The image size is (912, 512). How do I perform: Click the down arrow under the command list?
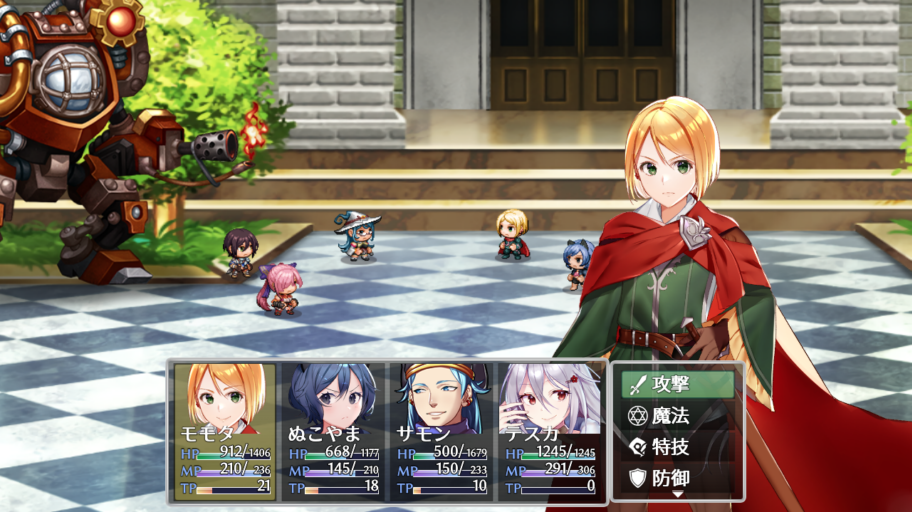click(x=677, y=494)
